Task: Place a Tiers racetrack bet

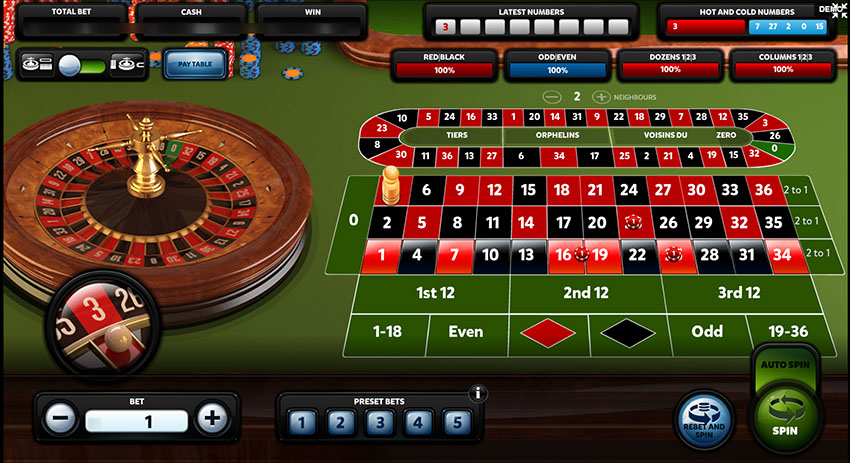Action: coord(455,136)
